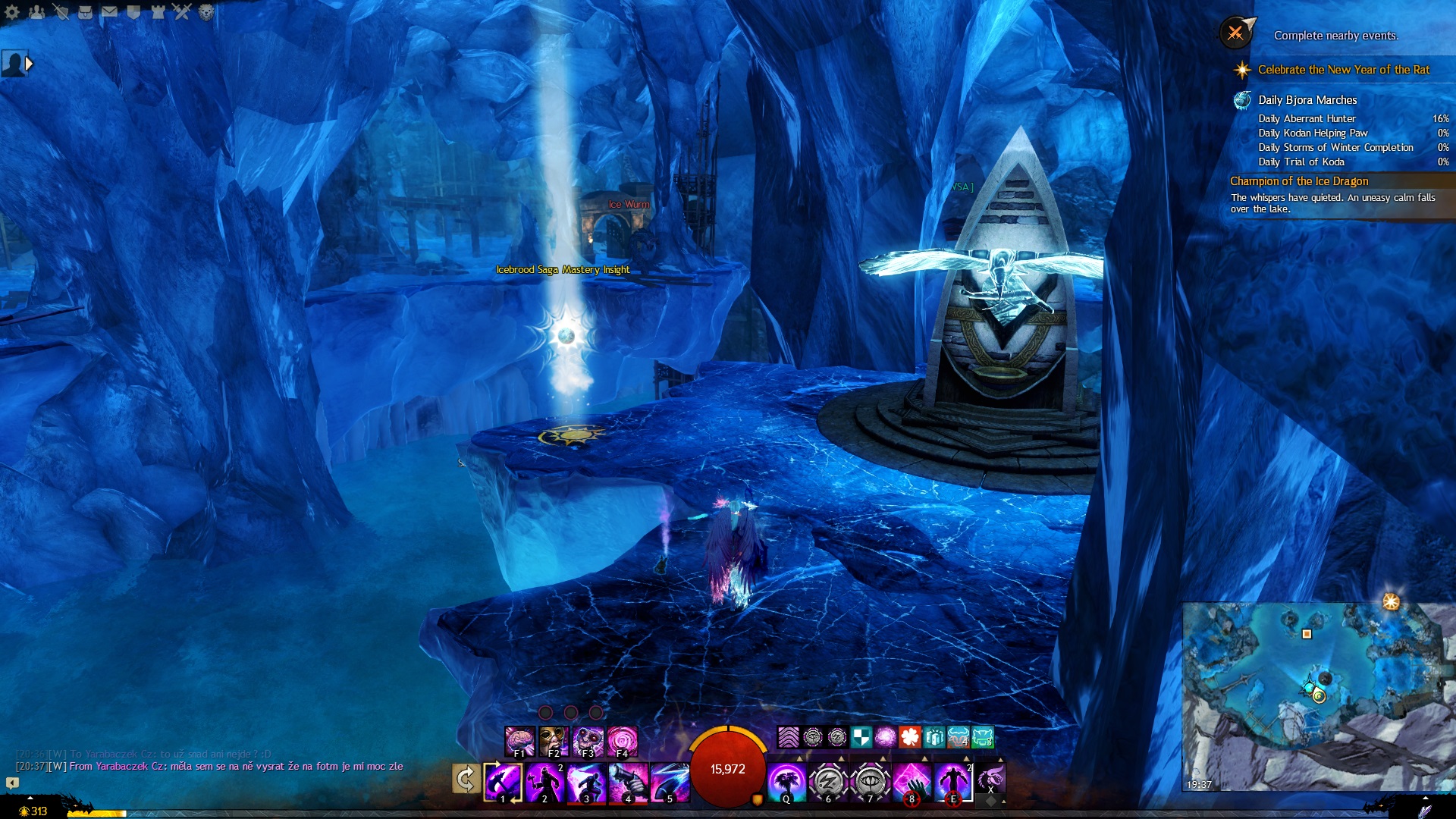Open the inventory bag icon
Screen dimensions: 1456x819
[85, 12]
